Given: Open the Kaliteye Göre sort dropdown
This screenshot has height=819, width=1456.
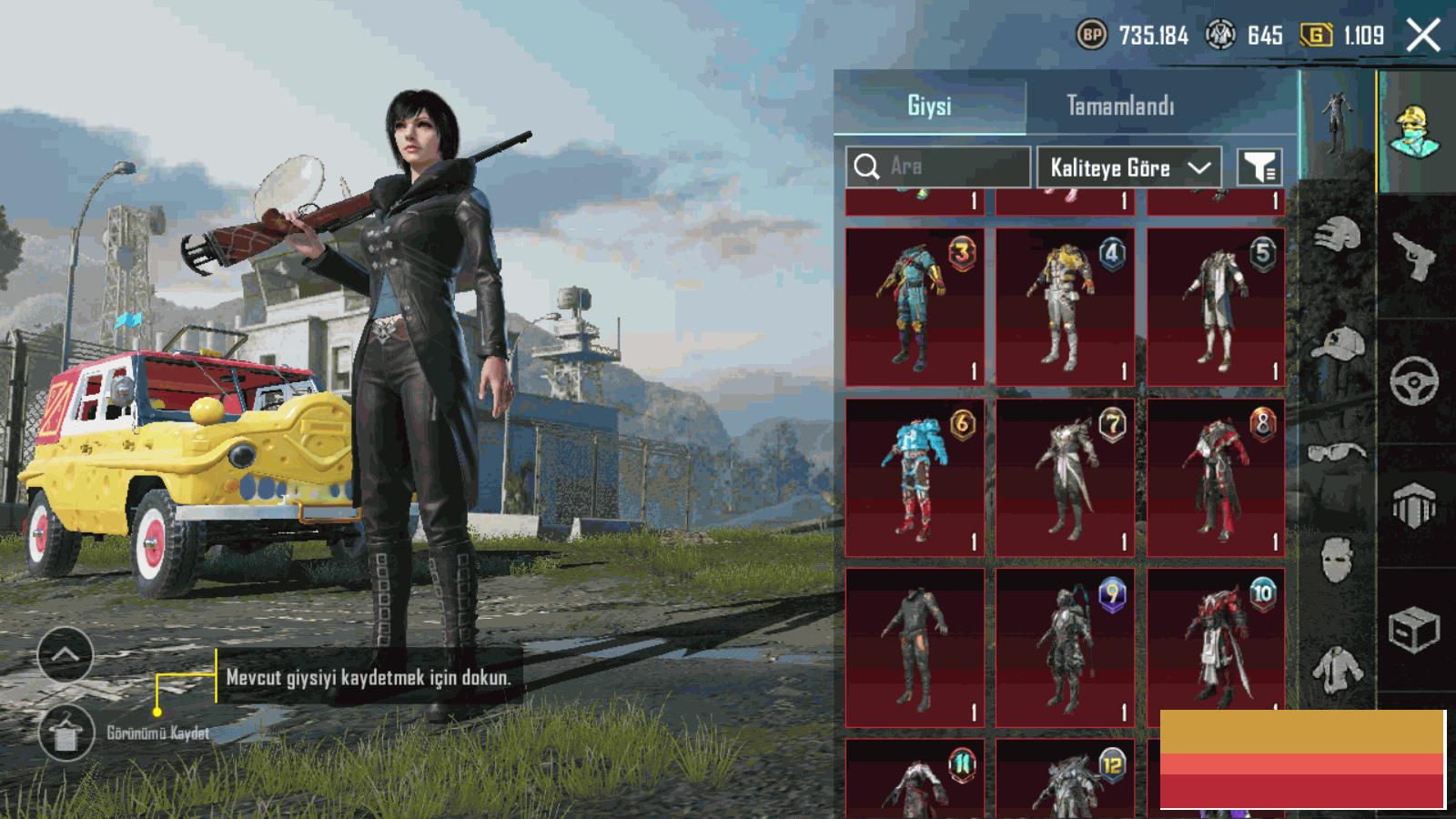Looking at the screenshot, I should click(x=1130, y=167).
